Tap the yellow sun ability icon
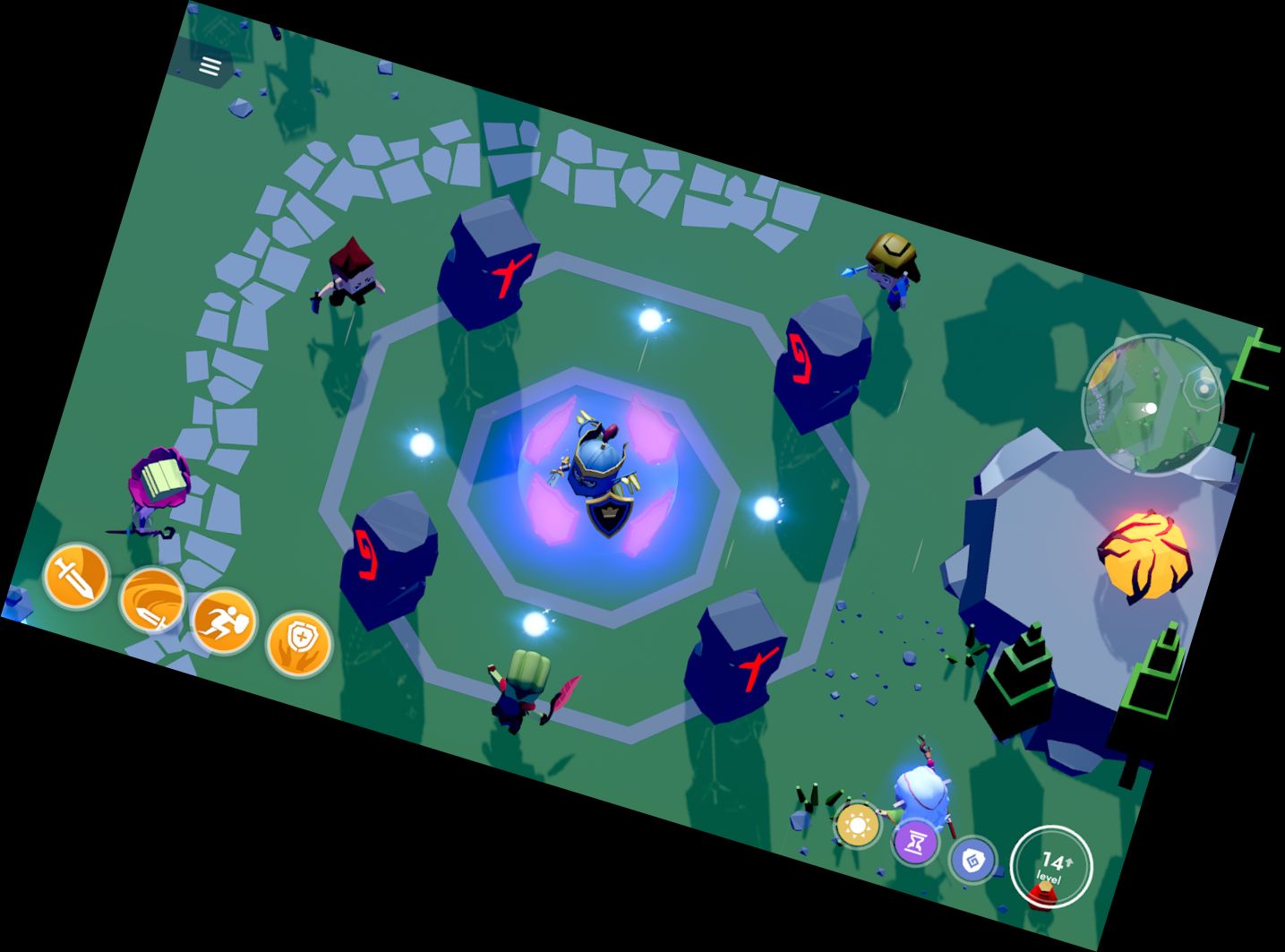 (856, 823)
